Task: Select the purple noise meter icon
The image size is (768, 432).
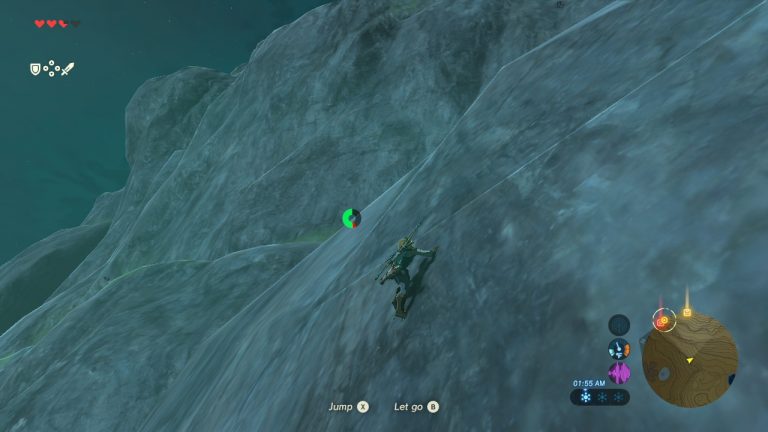Action: tap(619, 373)
